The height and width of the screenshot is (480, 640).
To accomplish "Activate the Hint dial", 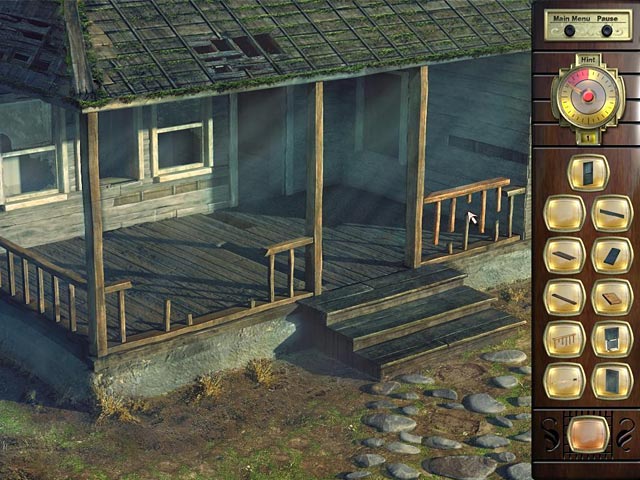I will [x=588, y=97].
